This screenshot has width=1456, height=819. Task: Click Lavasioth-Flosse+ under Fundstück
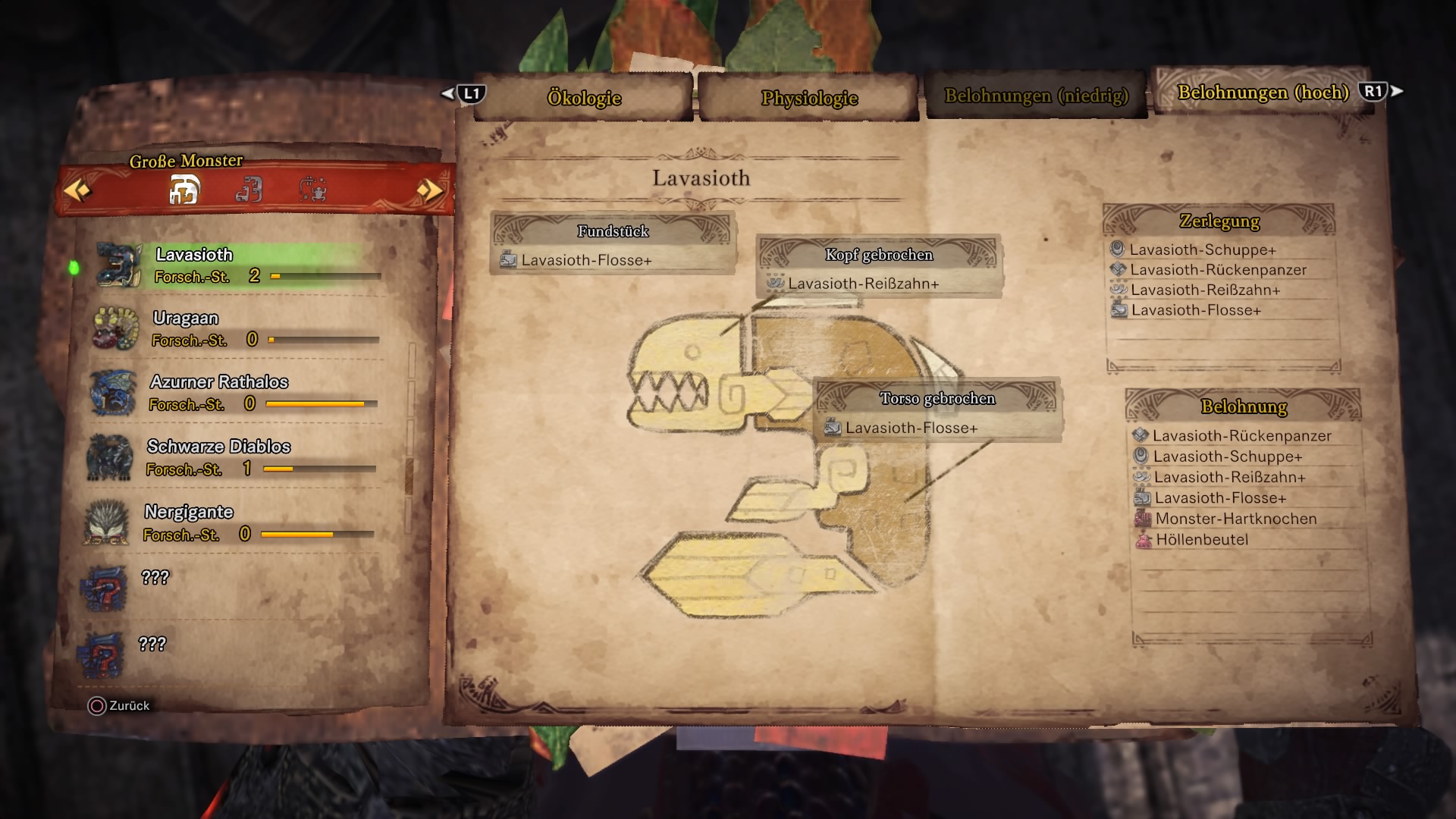coord(585,260)
